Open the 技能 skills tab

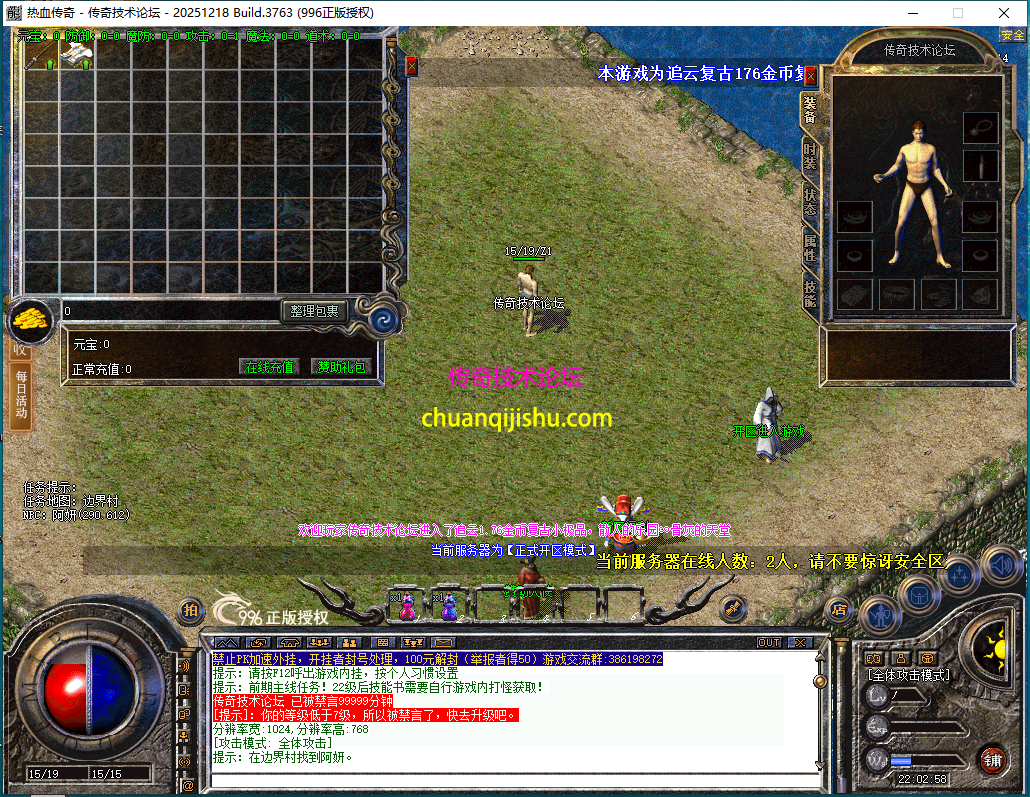(x=809, y=293)
